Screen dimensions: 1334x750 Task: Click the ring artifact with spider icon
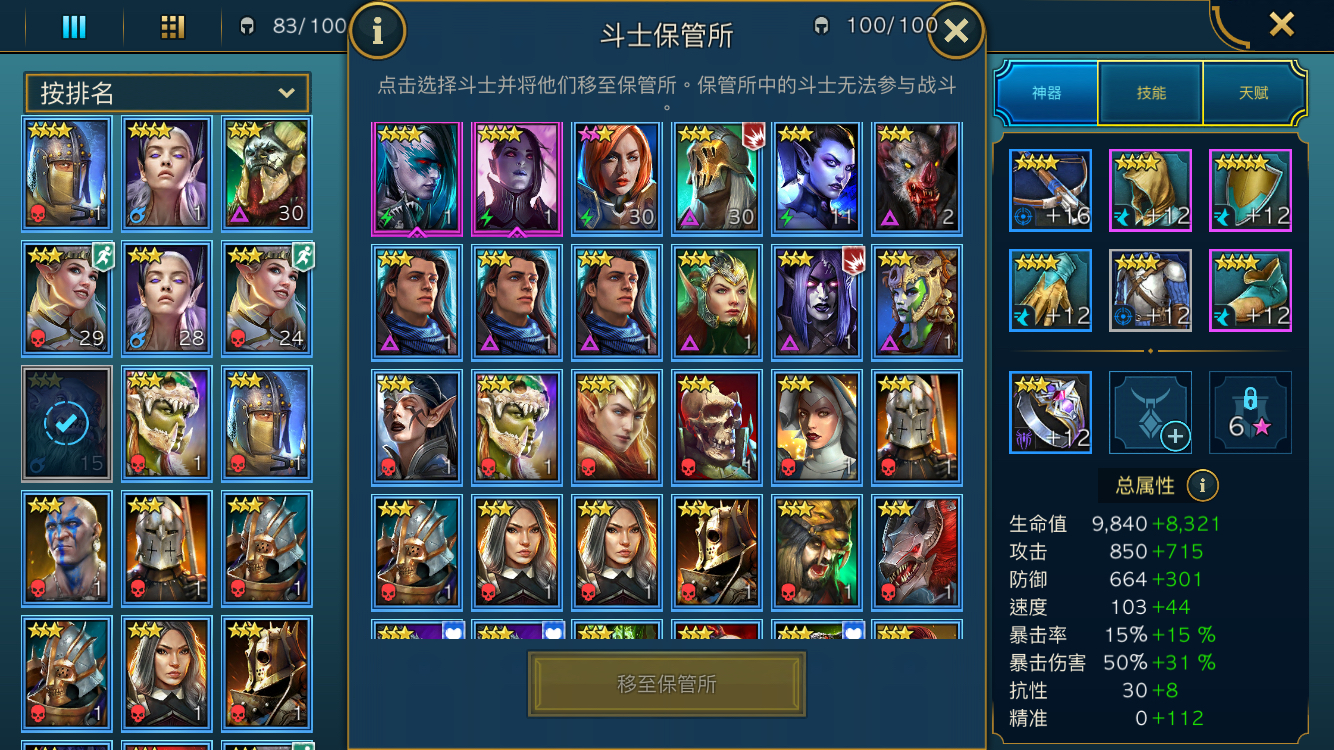[1050, 413]
